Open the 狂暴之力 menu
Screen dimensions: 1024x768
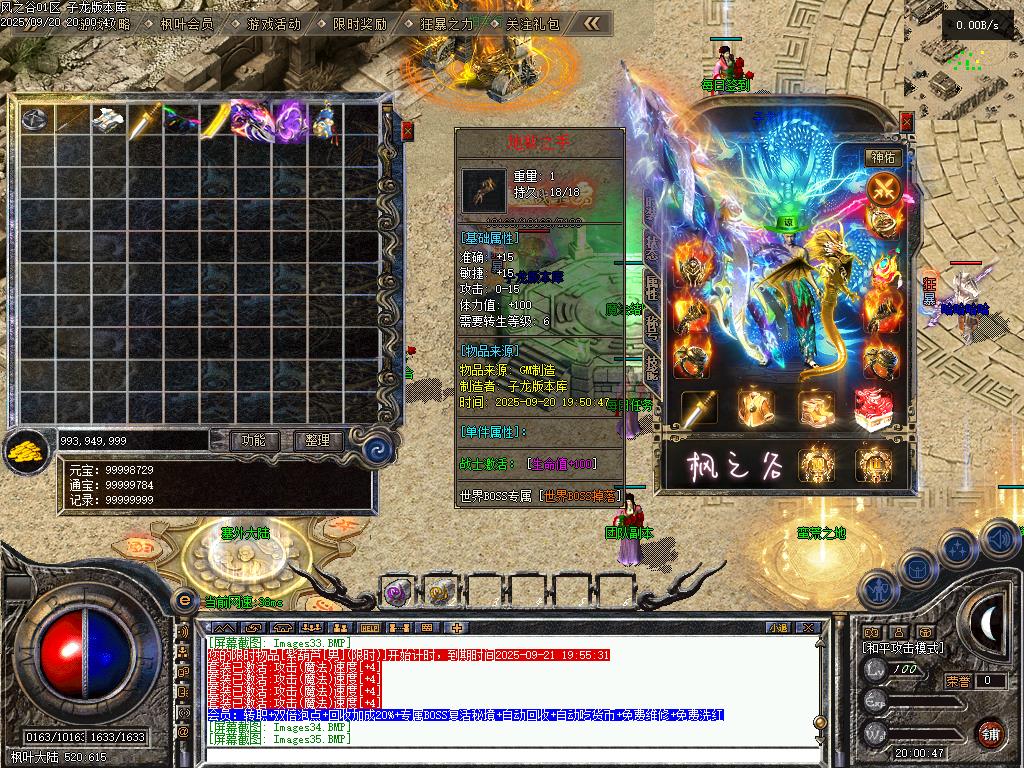pyautogui.click(x=447, y=23)
